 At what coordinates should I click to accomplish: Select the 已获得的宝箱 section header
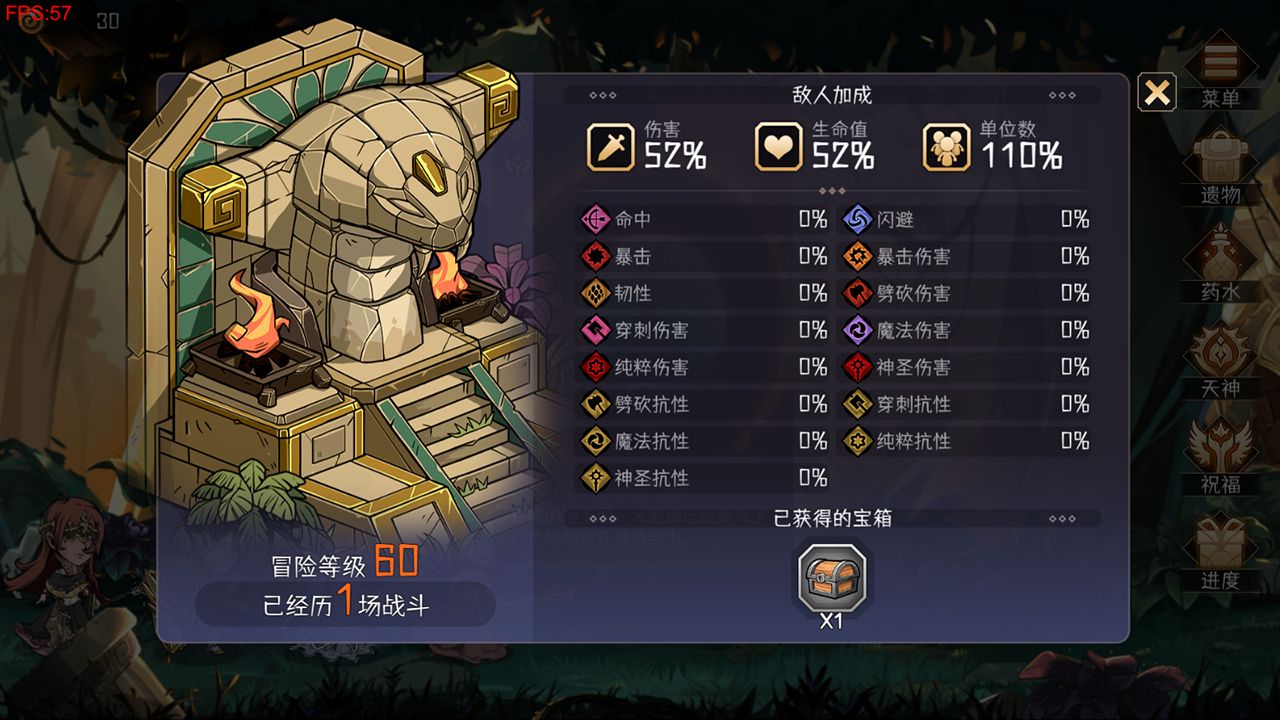click(x=832, y=517)
